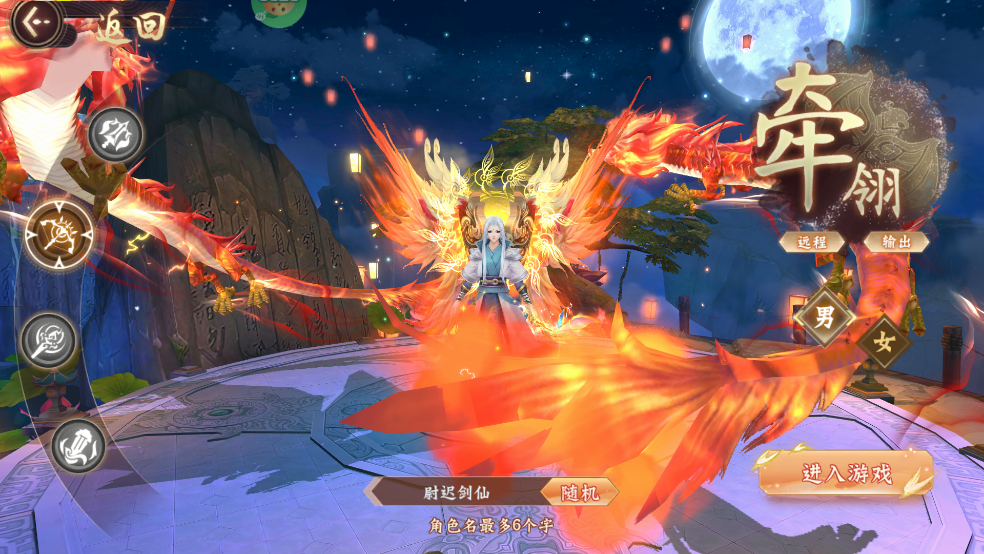Pick the spiked trident class icon
This screenshot has width=984, height=554.
(x=115, y=133)
